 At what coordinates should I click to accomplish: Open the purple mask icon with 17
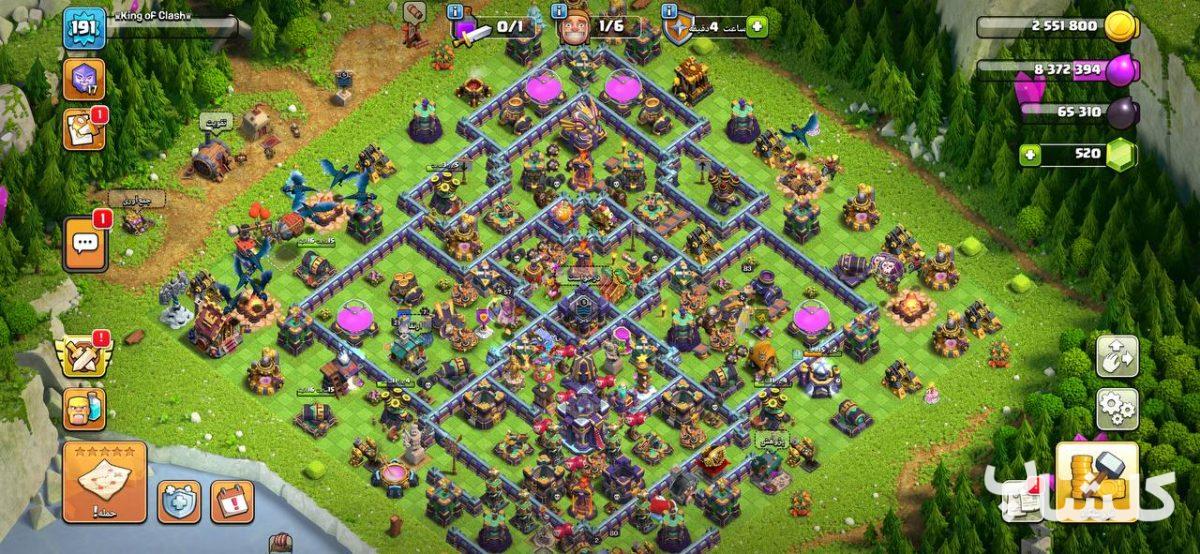(84, 79)
